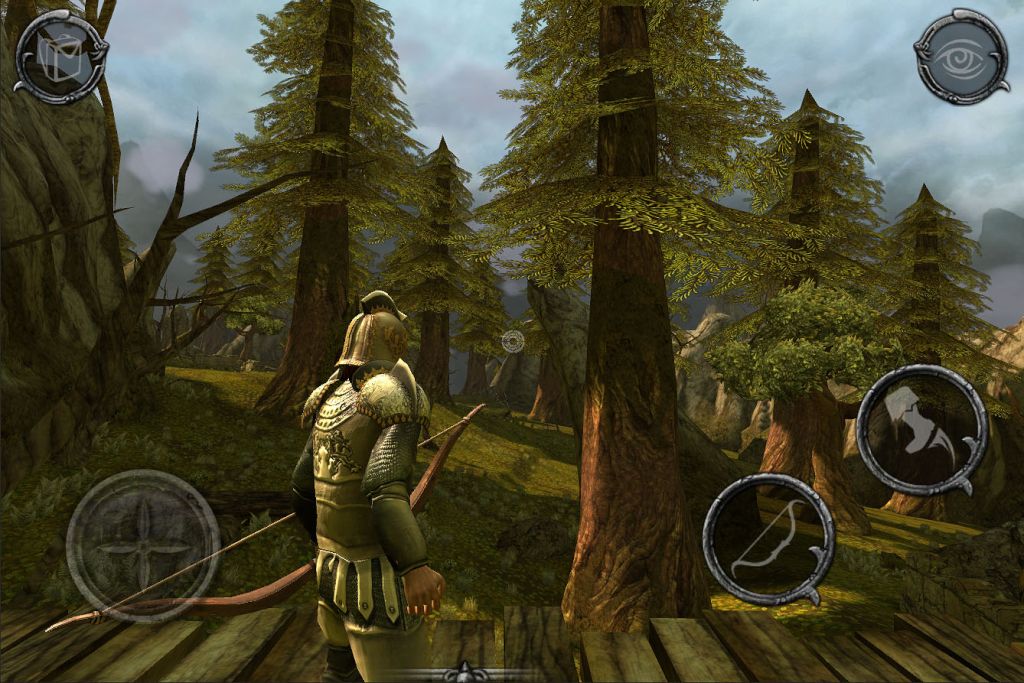Screen dimensions: 1024x683
Task: Tap the virtual movement joystick
Action: point(142,545)
